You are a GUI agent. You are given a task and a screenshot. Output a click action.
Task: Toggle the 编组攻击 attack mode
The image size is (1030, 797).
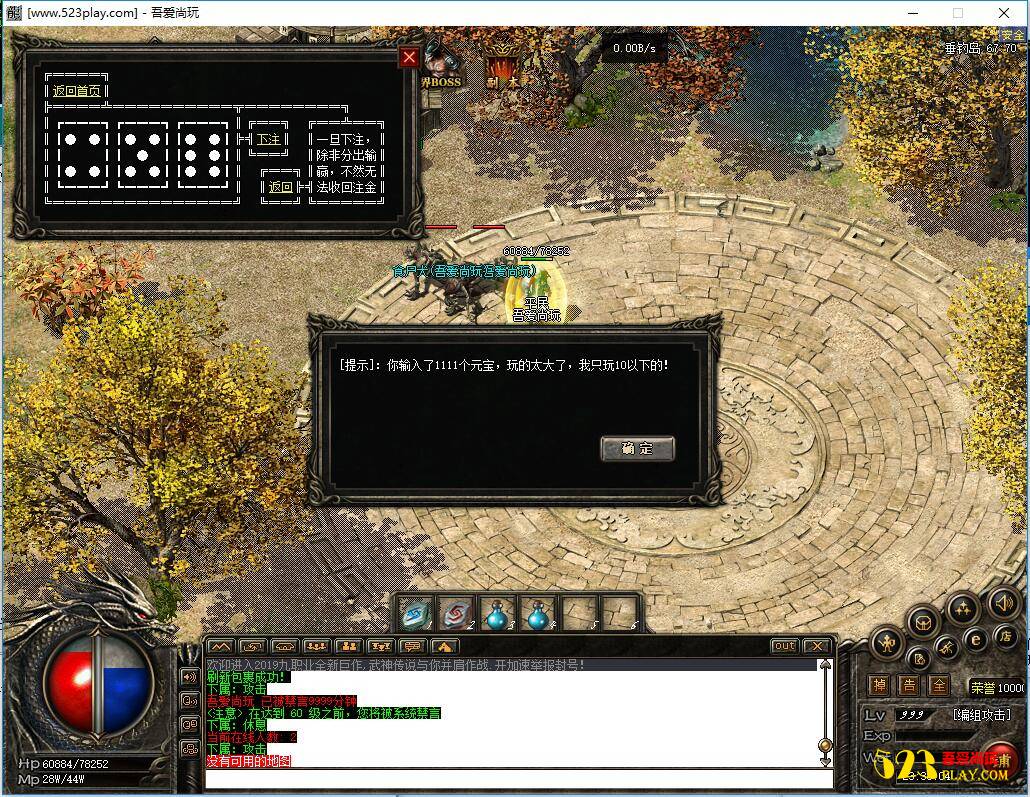coord(981,714)
